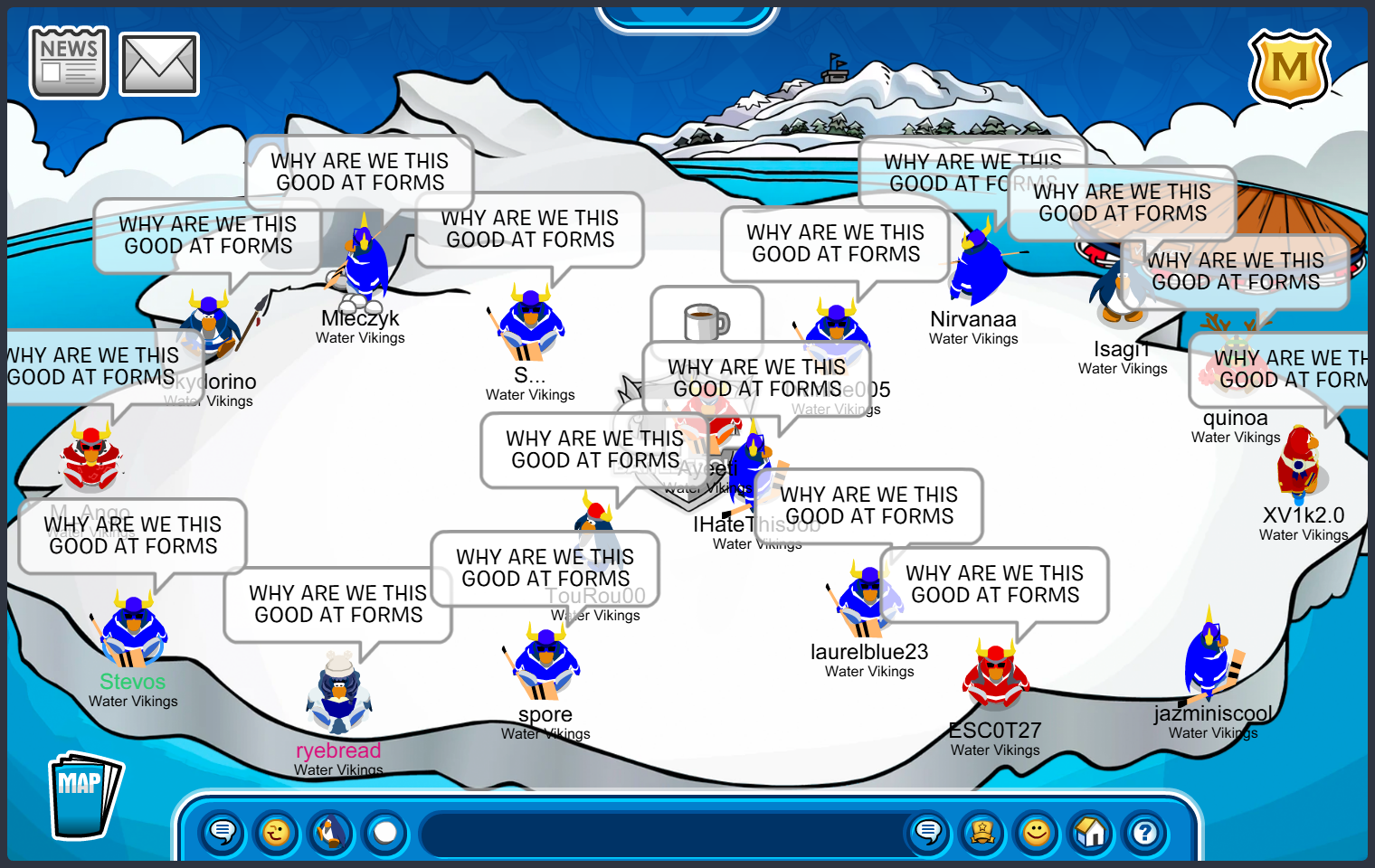Viewport: 1375px width, 868px height.
Task: Open the News newspaper
Action: tap(69, 62)
